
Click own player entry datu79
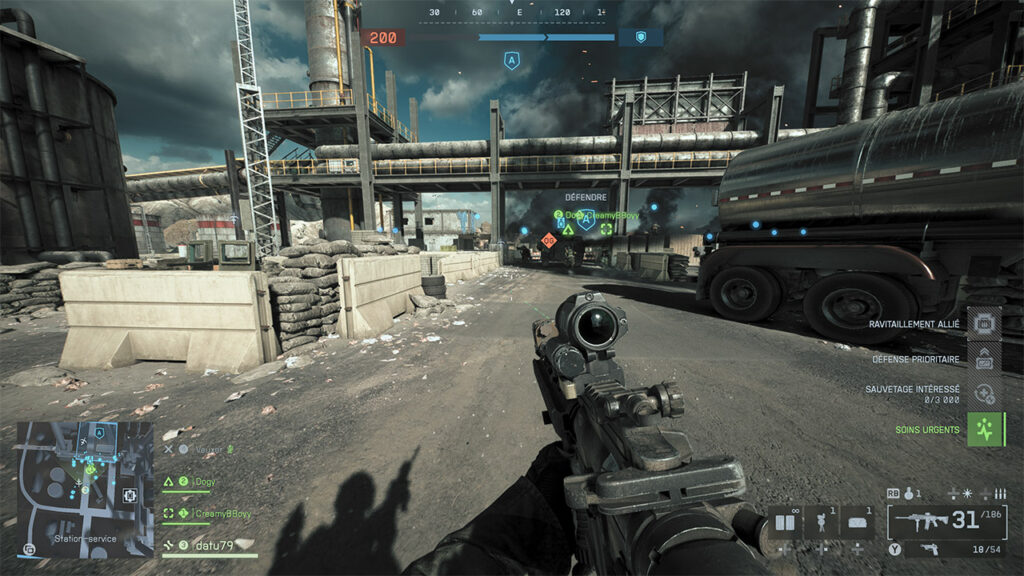210,545
